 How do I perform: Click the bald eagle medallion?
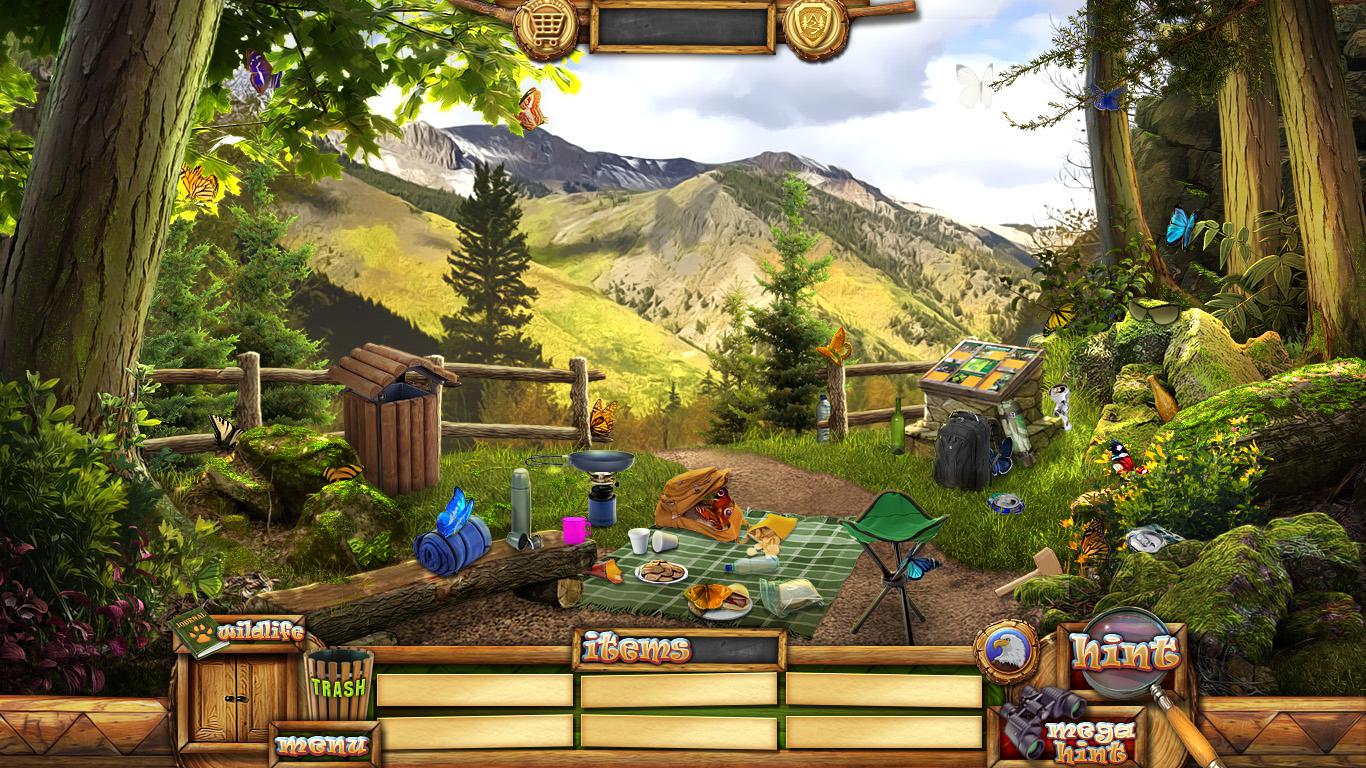(1004, 653)
